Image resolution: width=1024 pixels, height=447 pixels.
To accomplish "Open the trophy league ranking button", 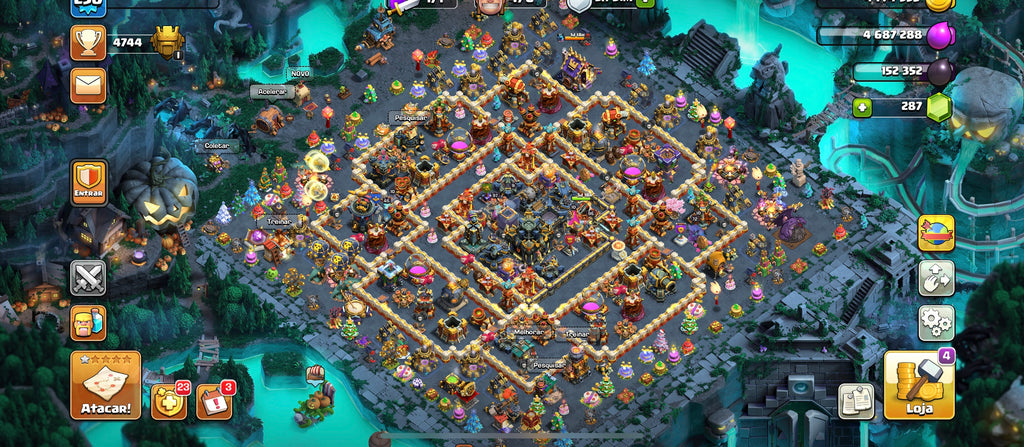I will pyautogui.click(x=88, y=43).
